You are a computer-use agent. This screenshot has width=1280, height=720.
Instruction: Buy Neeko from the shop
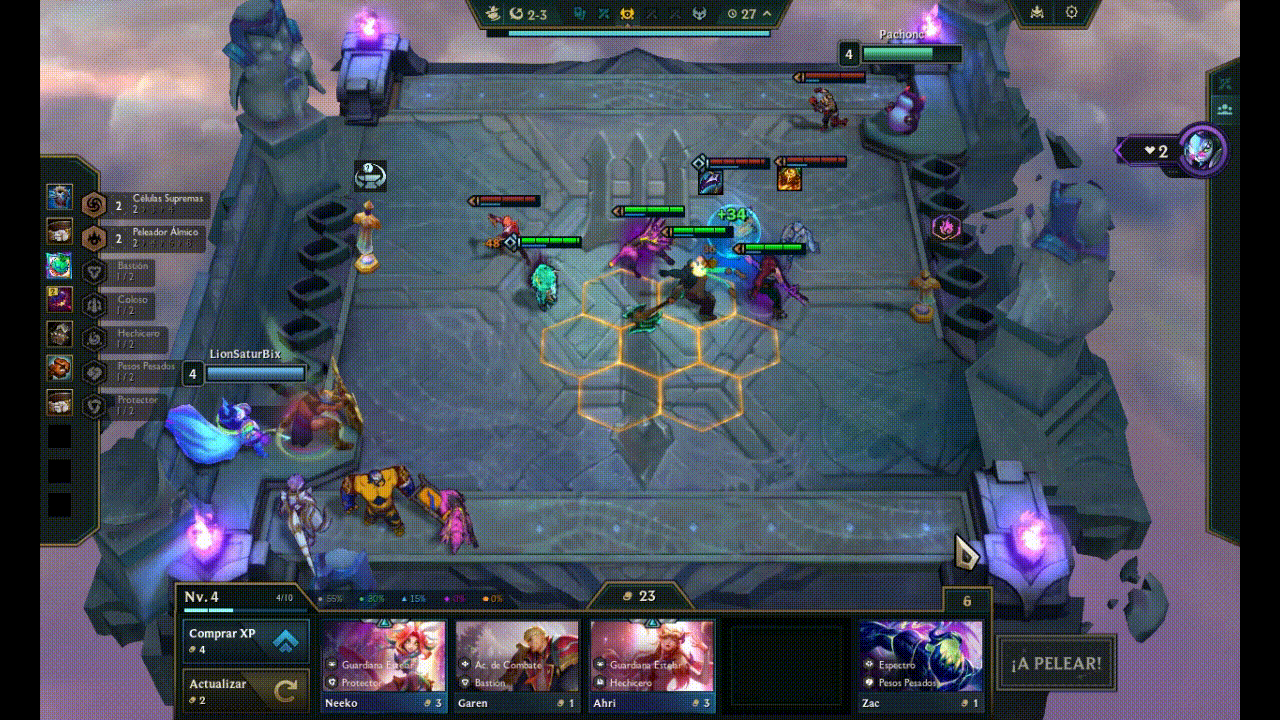[385, 660]
